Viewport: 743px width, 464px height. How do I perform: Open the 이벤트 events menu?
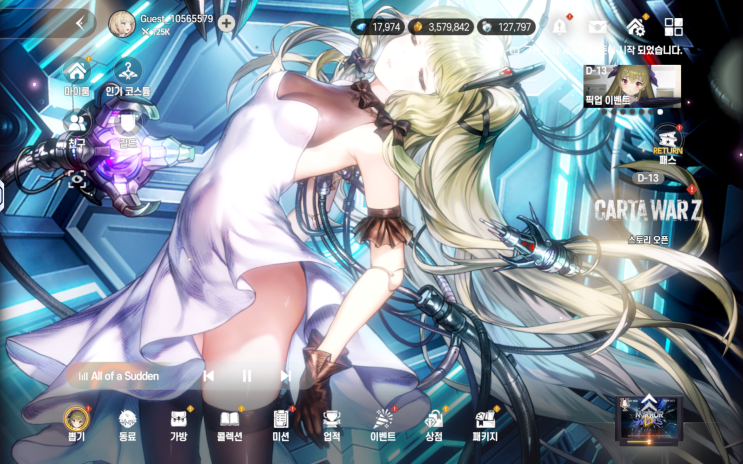click(383, 422)
